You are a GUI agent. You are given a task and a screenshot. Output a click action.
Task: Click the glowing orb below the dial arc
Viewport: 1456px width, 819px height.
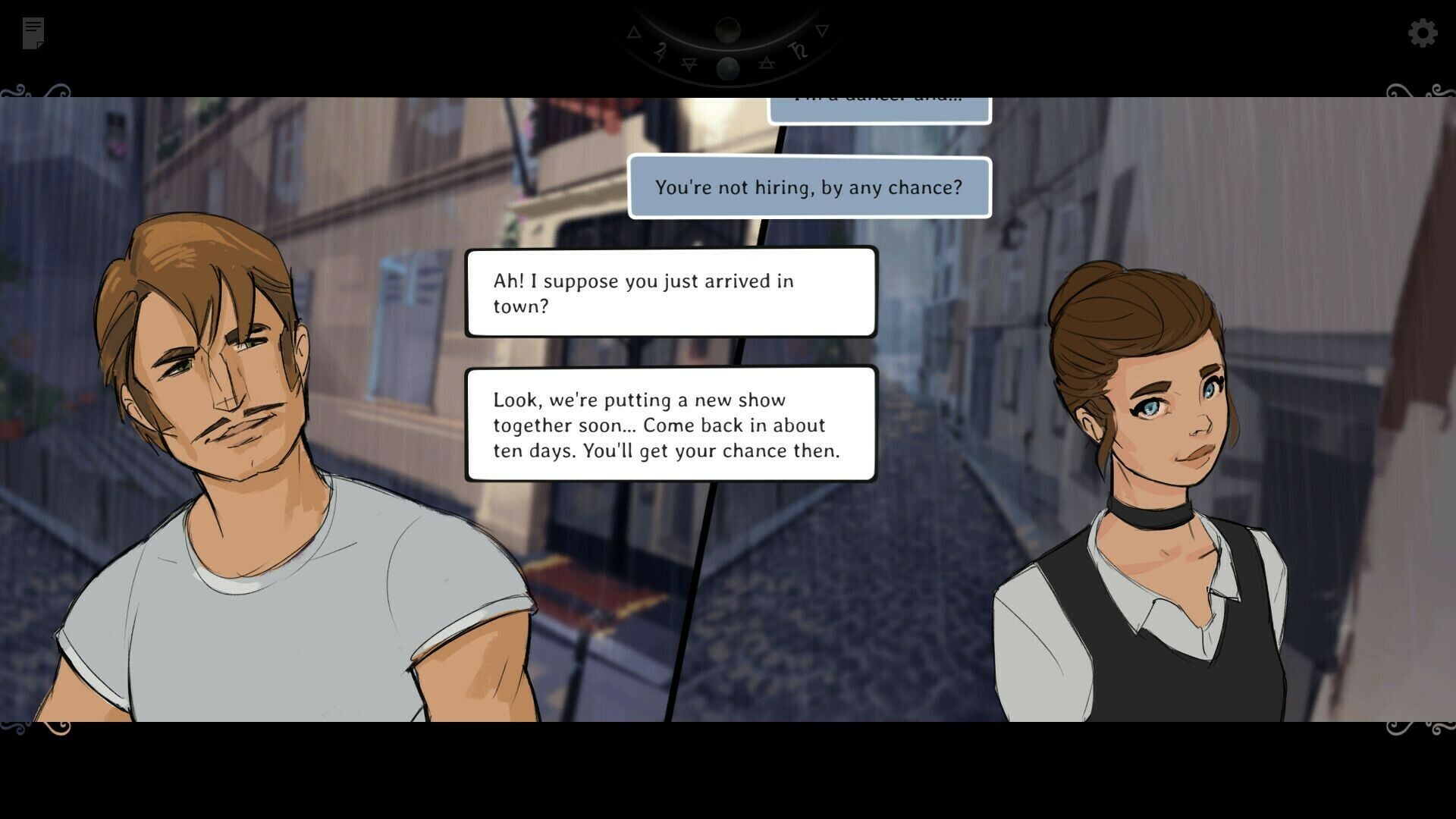pos(728,70)
